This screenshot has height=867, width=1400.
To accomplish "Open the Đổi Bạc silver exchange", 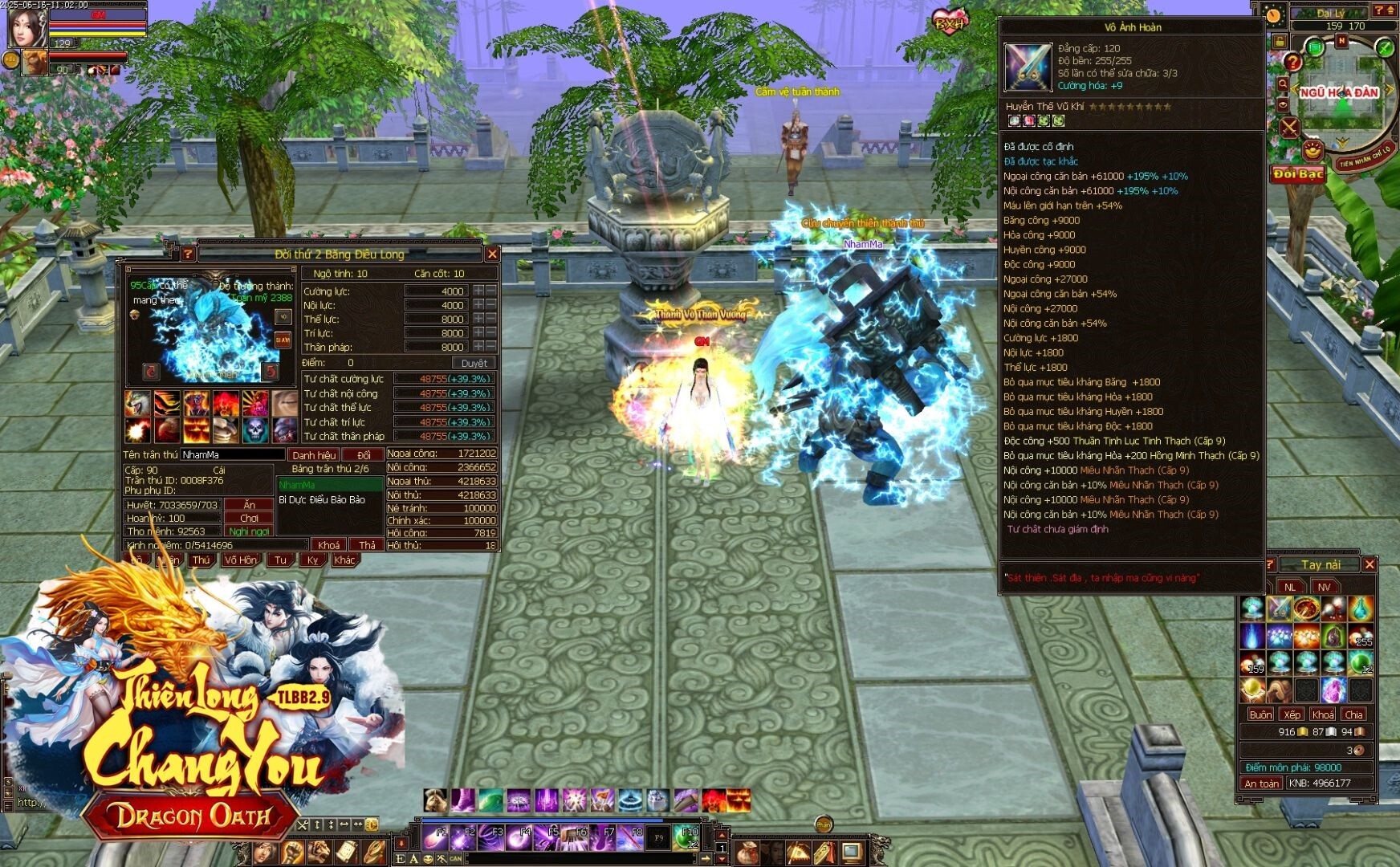I will coord(1297,174).
